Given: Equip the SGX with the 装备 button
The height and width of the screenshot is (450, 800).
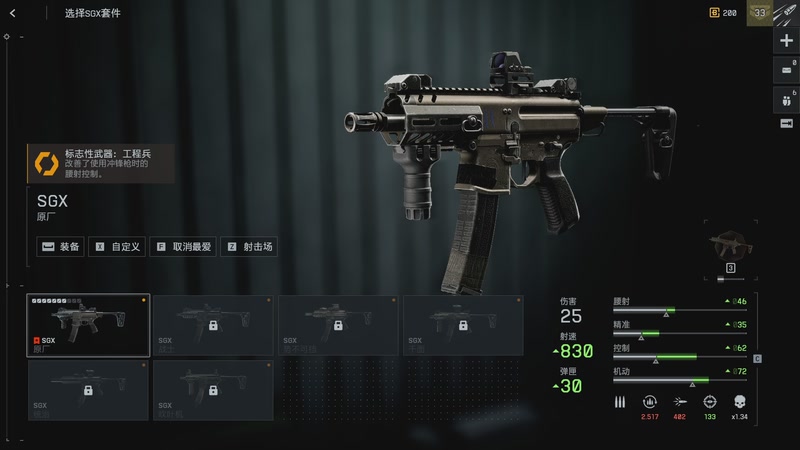Looking at the screenshot, I should 61,246.
